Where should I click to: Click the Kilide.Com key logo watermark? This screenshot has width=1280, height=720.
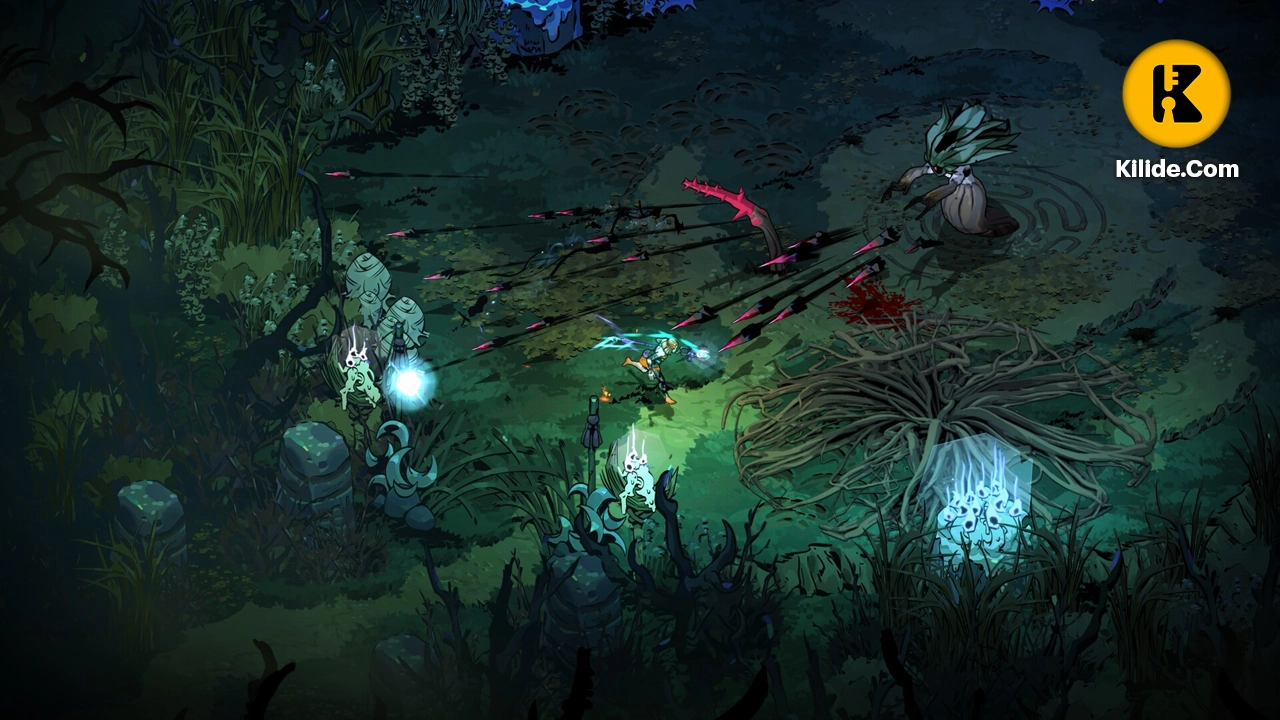[x=1176, y=94]
